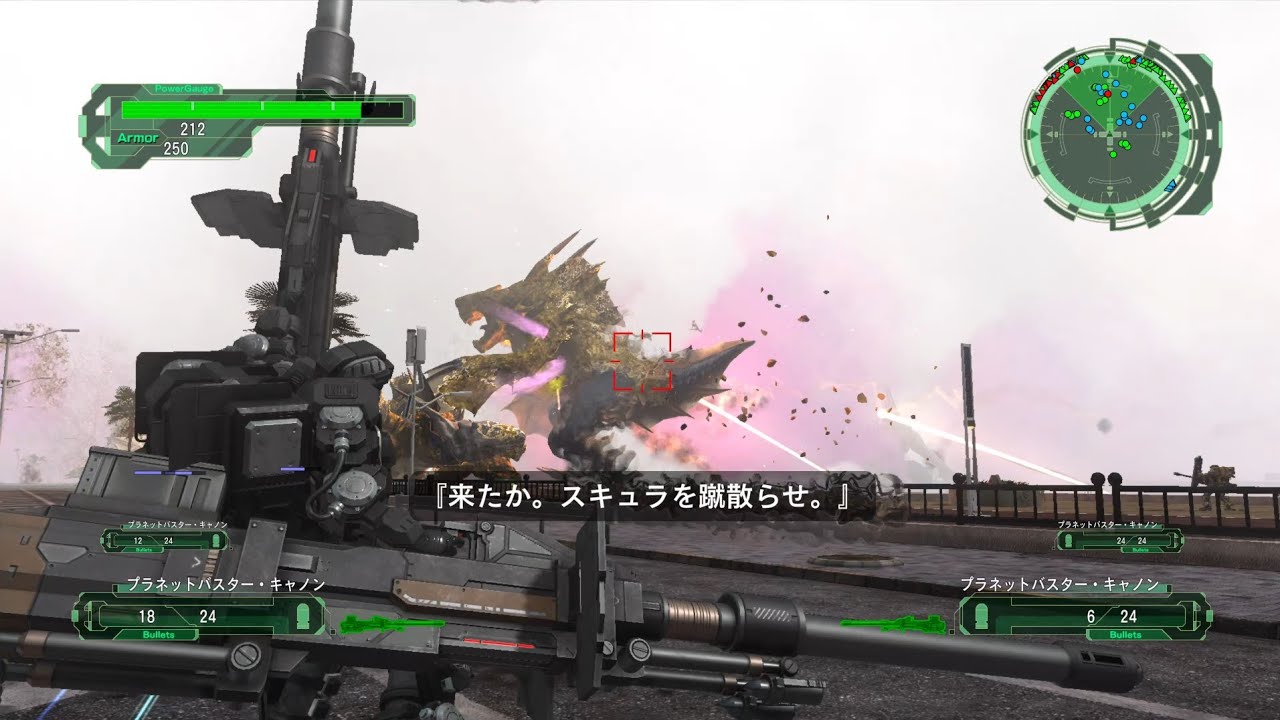The image size is (1280, 720).
Task: Click the left triangle marker inside the radar
Action: pos(1051,133)
